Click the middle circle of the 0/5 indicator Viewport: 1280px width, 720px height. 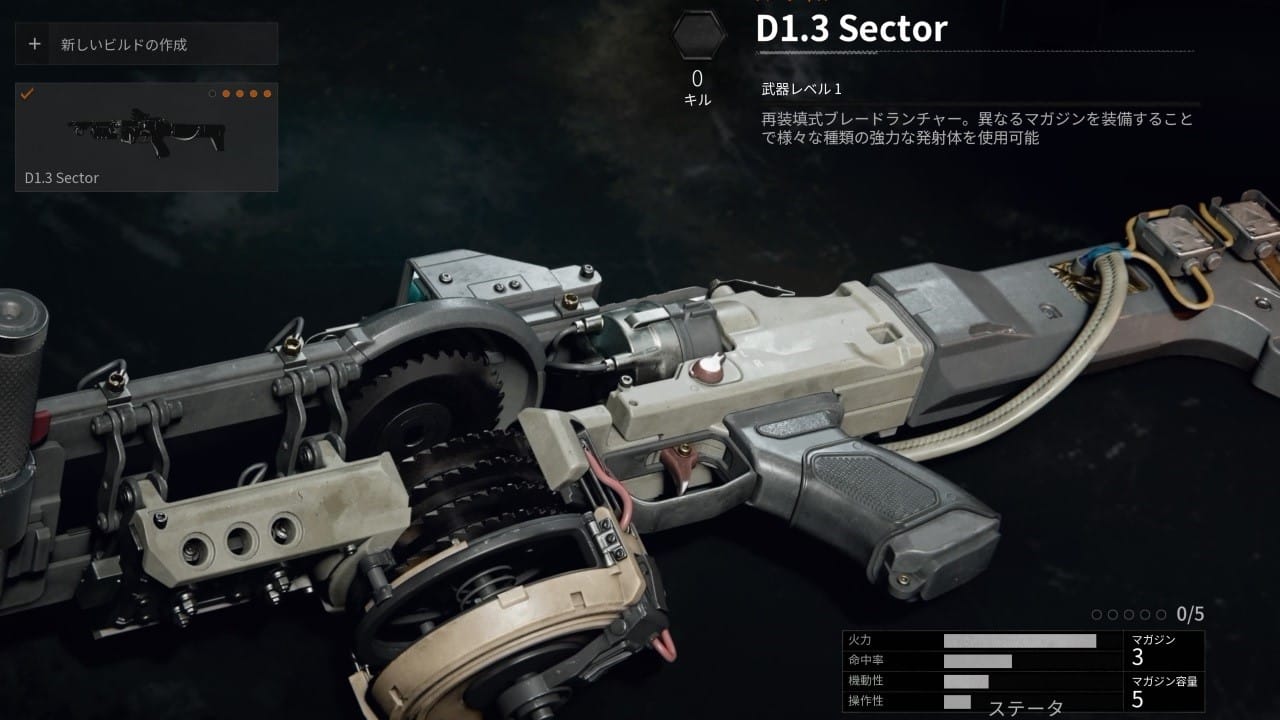pyautogui.click(x=1129, y=614)
